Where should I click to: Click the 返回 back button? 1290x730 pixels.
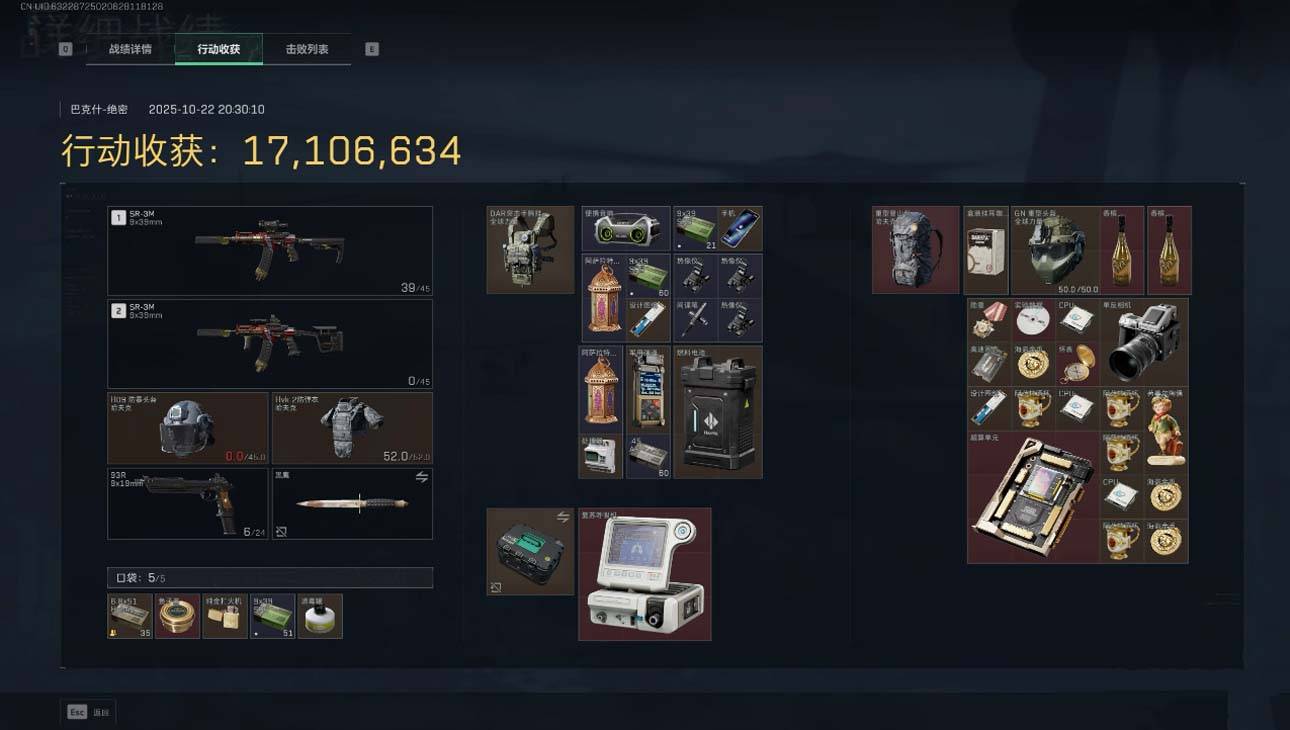pyautogui.click(x=90, y=712)
